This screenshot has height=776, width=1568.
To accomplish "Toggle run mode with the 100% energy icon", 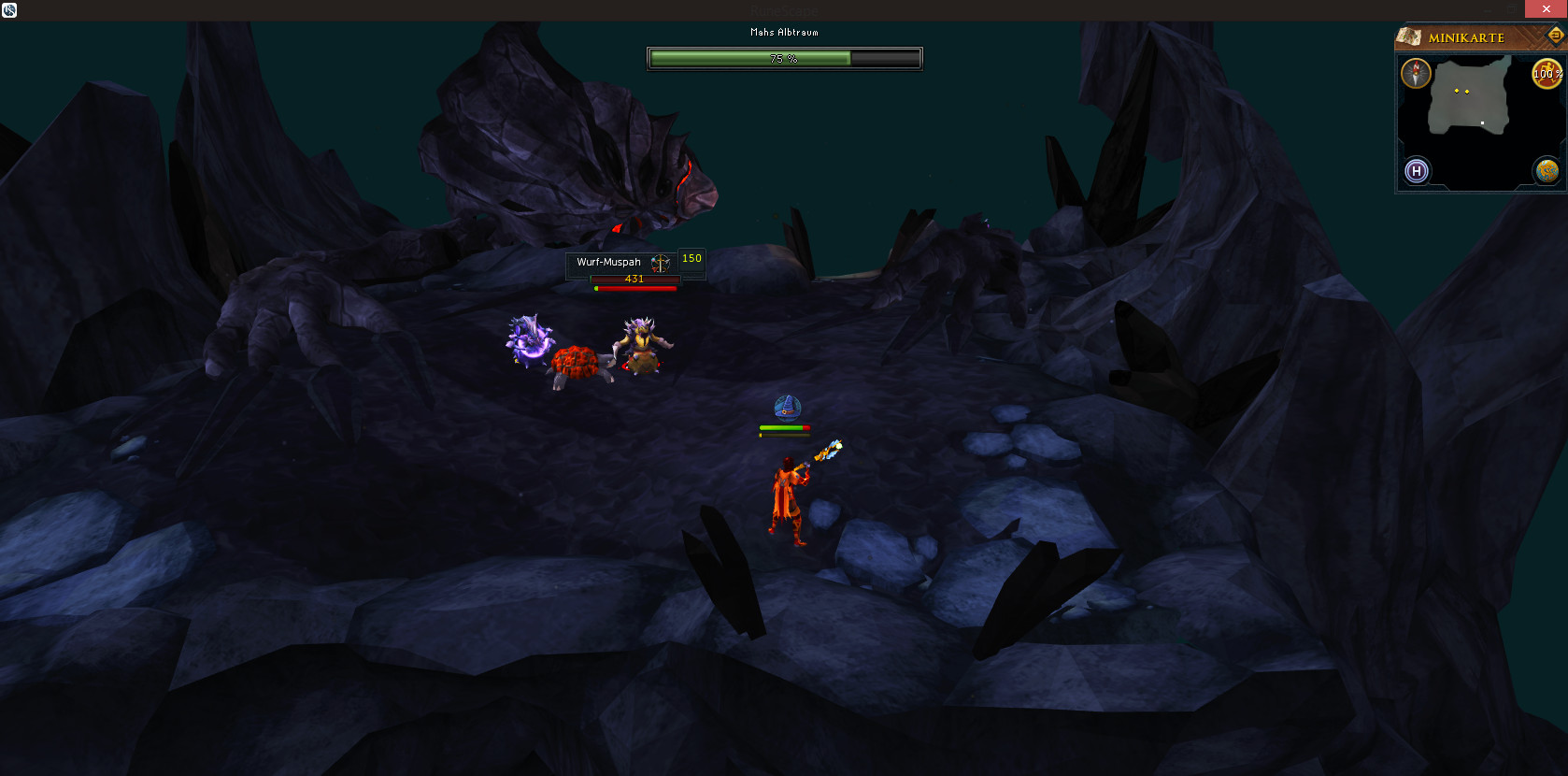I will 1547,74.
